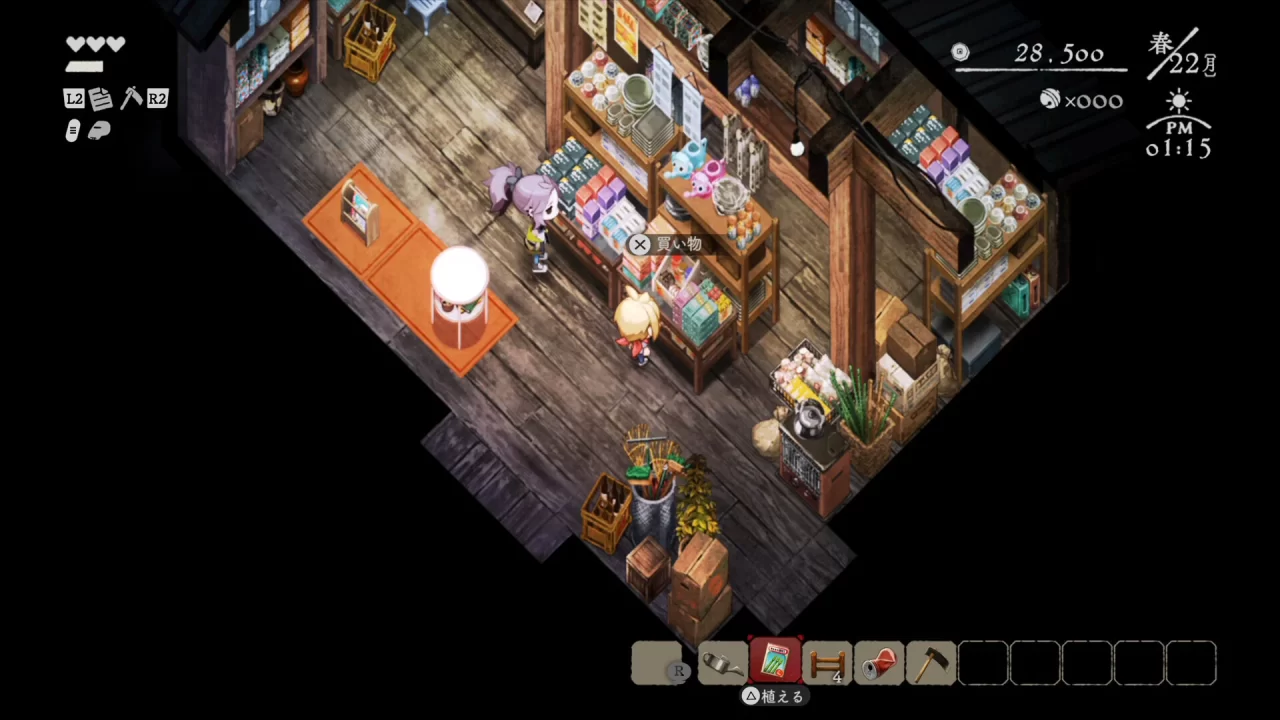Click the sun weather icon
The height and width of the screenshot is (720, 1280).
point(1178,101)
